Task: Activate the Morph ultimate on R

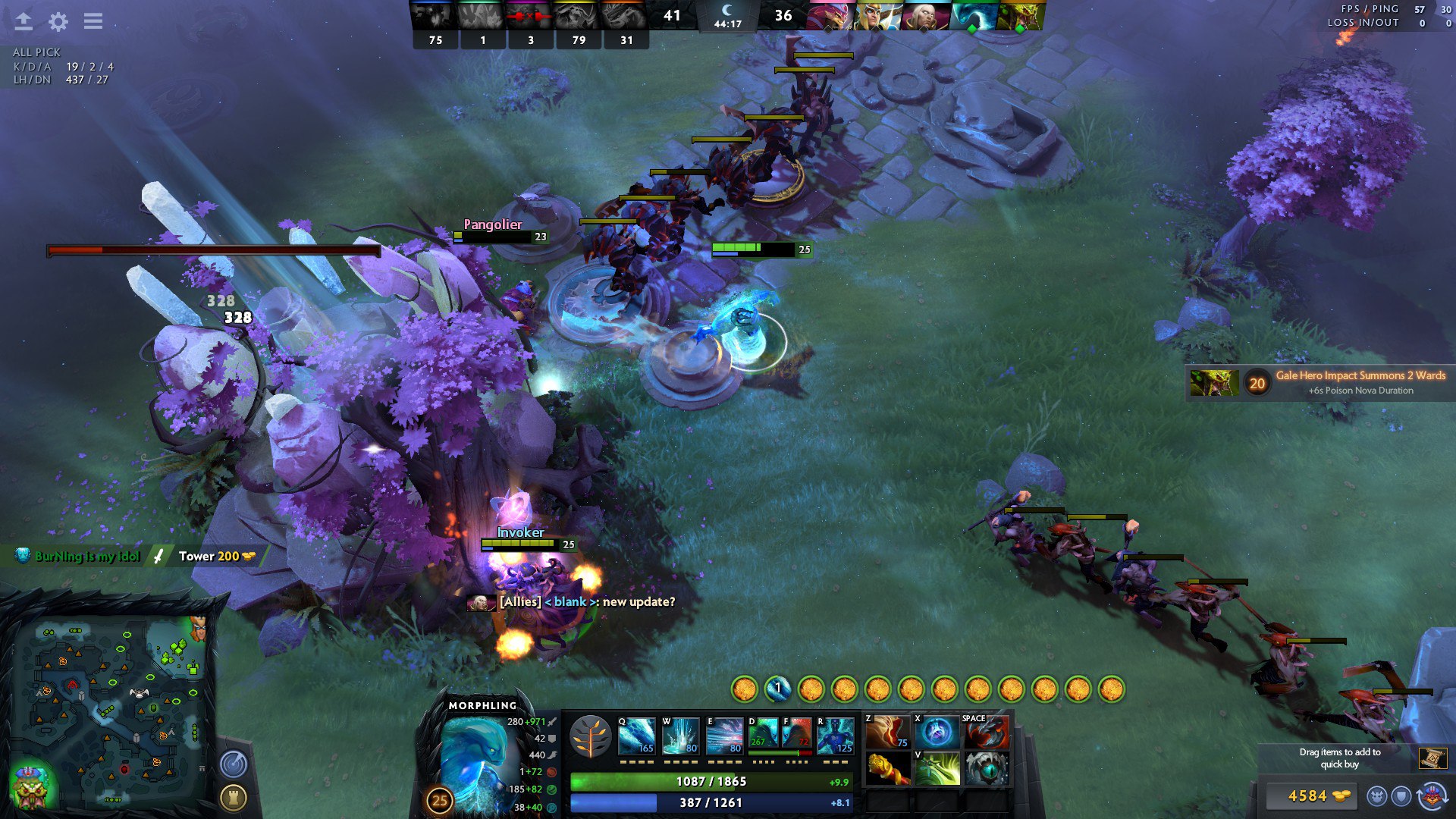Action: point(835,736)
